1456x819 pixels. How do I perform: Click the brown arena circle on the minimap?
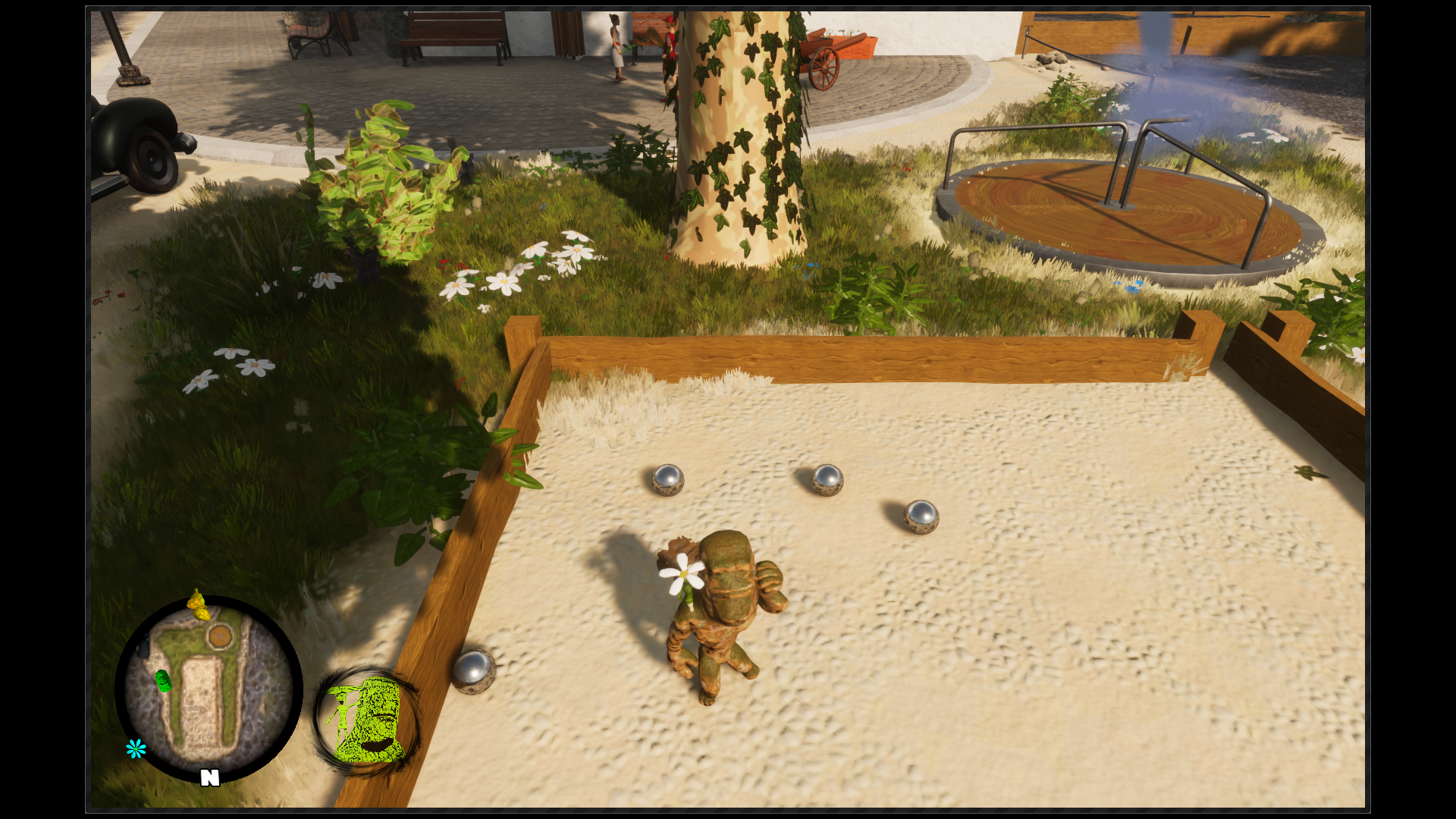coord(220,636)
